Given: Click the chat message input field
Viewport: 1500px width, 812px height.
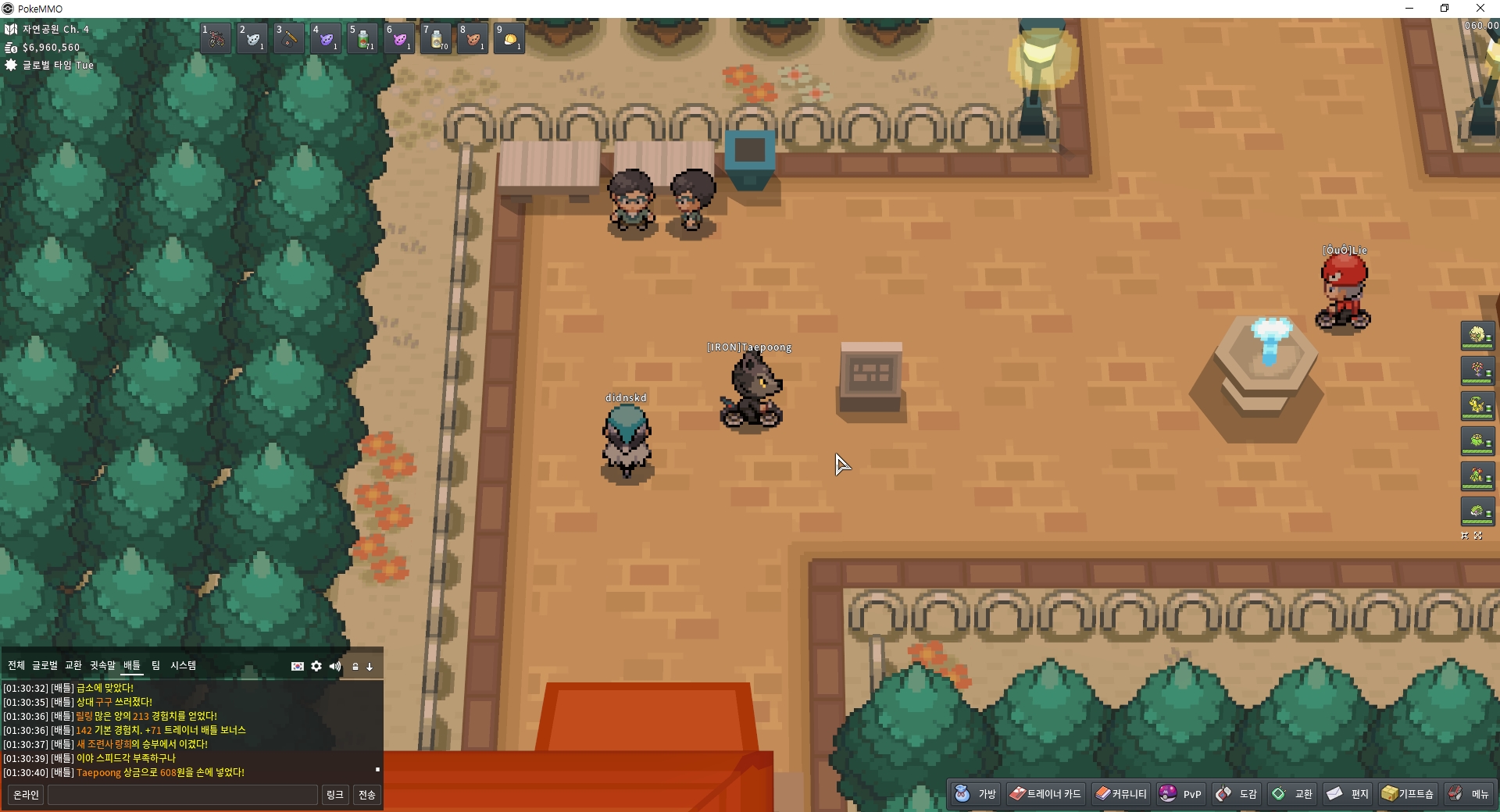Looking at the screenshot, I should (x=183, y=795).
